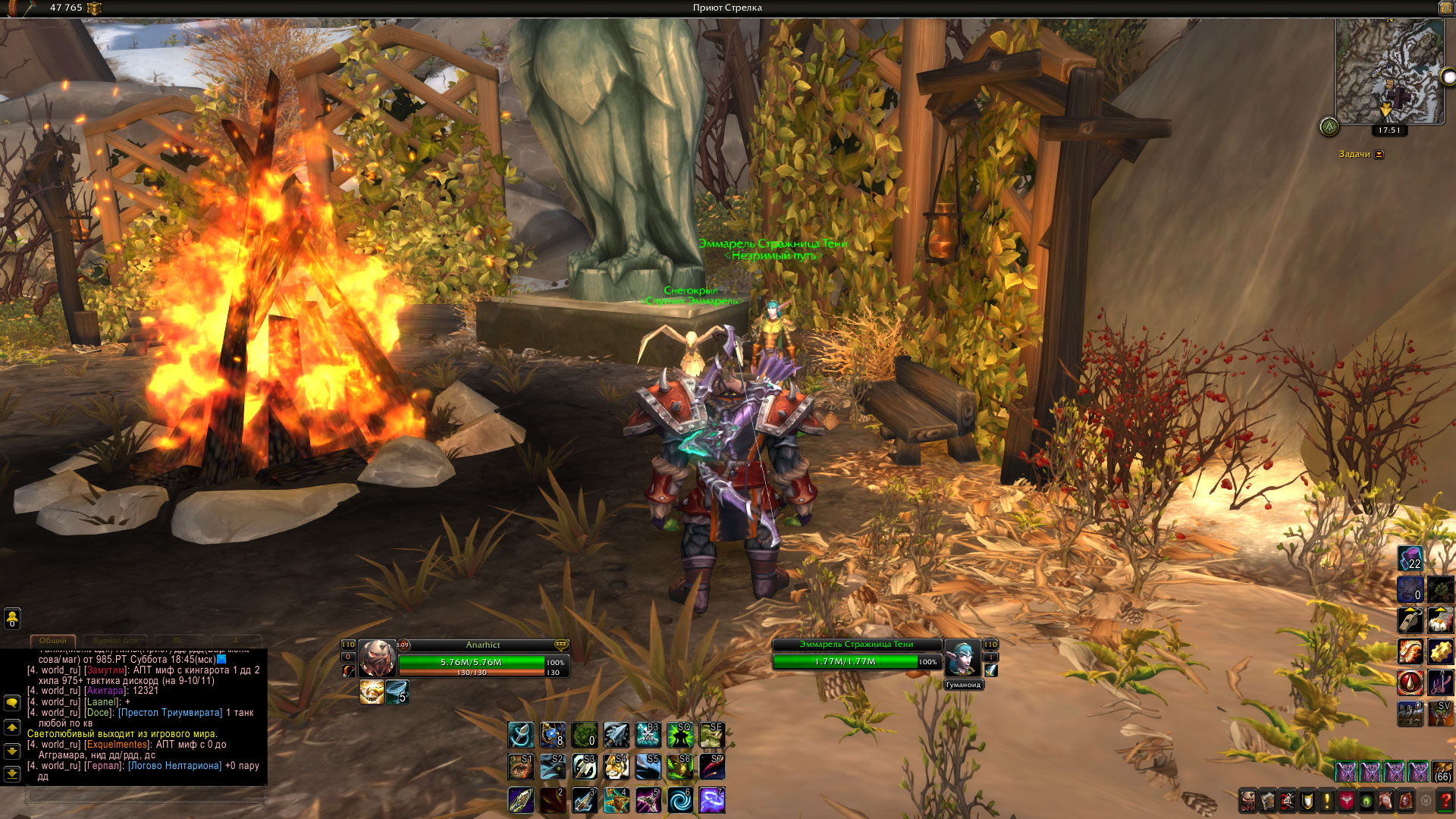Open the mount collection horse-head button

point(1386,801)
